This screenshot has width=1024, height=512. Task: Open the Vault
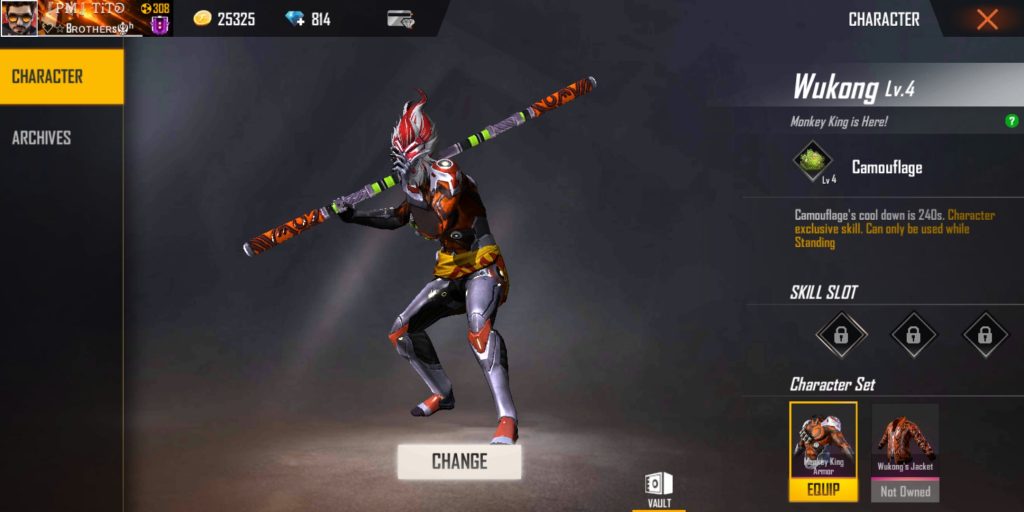[659, 489]
